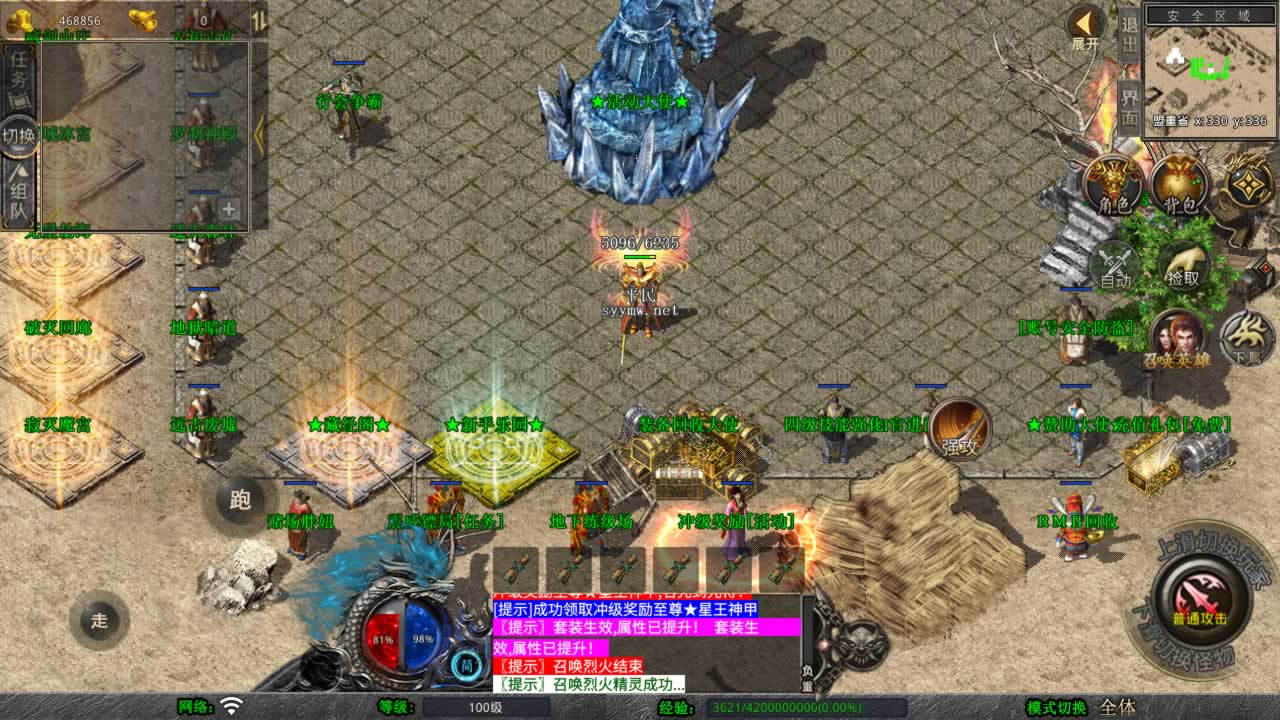
Task: Select the 走 walk mode button
Action: [x=99, y=620]
